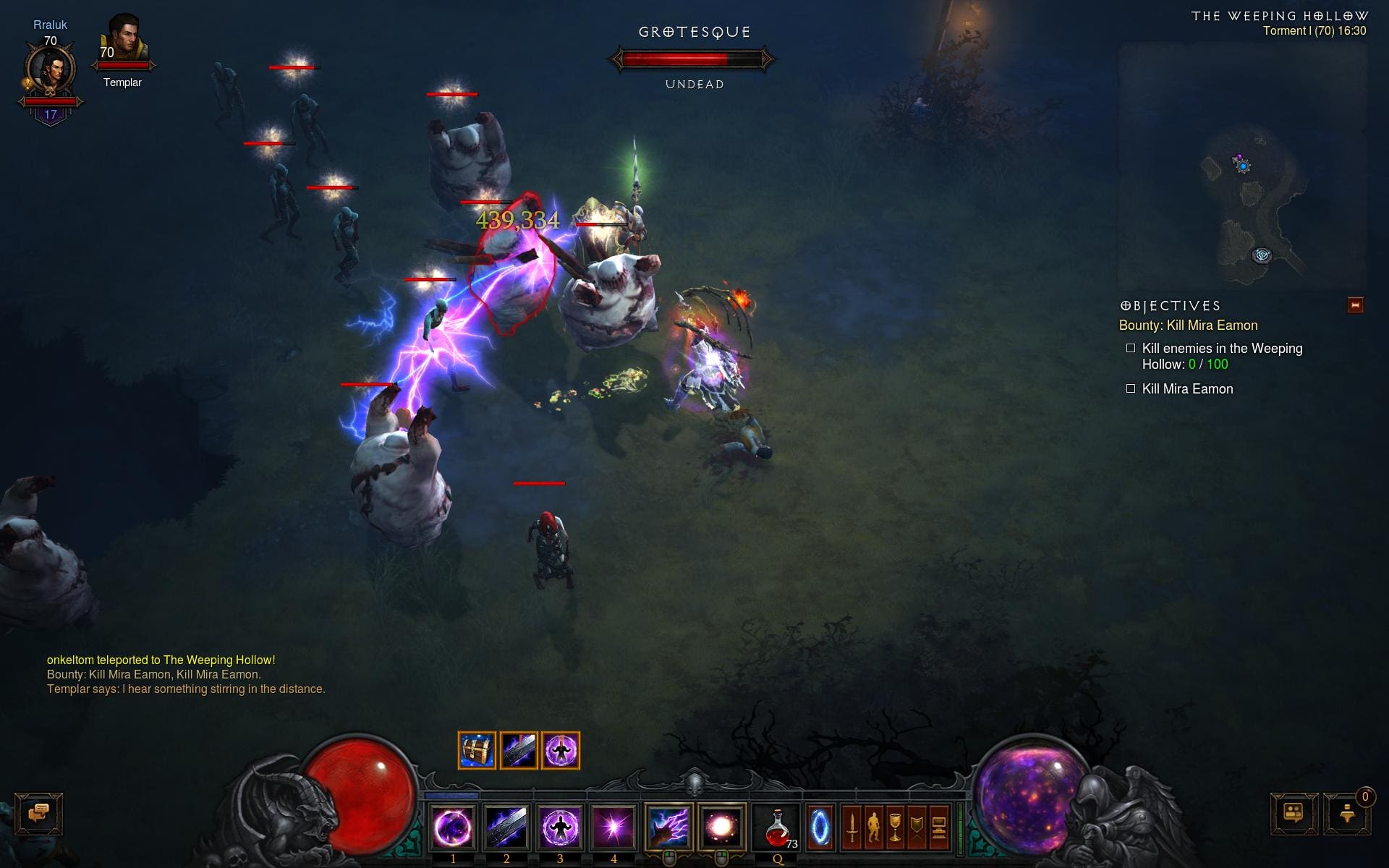Activate the purple vortex skill in slot 1
Viewport: 1389px width, 868px height.
point(453,827)
